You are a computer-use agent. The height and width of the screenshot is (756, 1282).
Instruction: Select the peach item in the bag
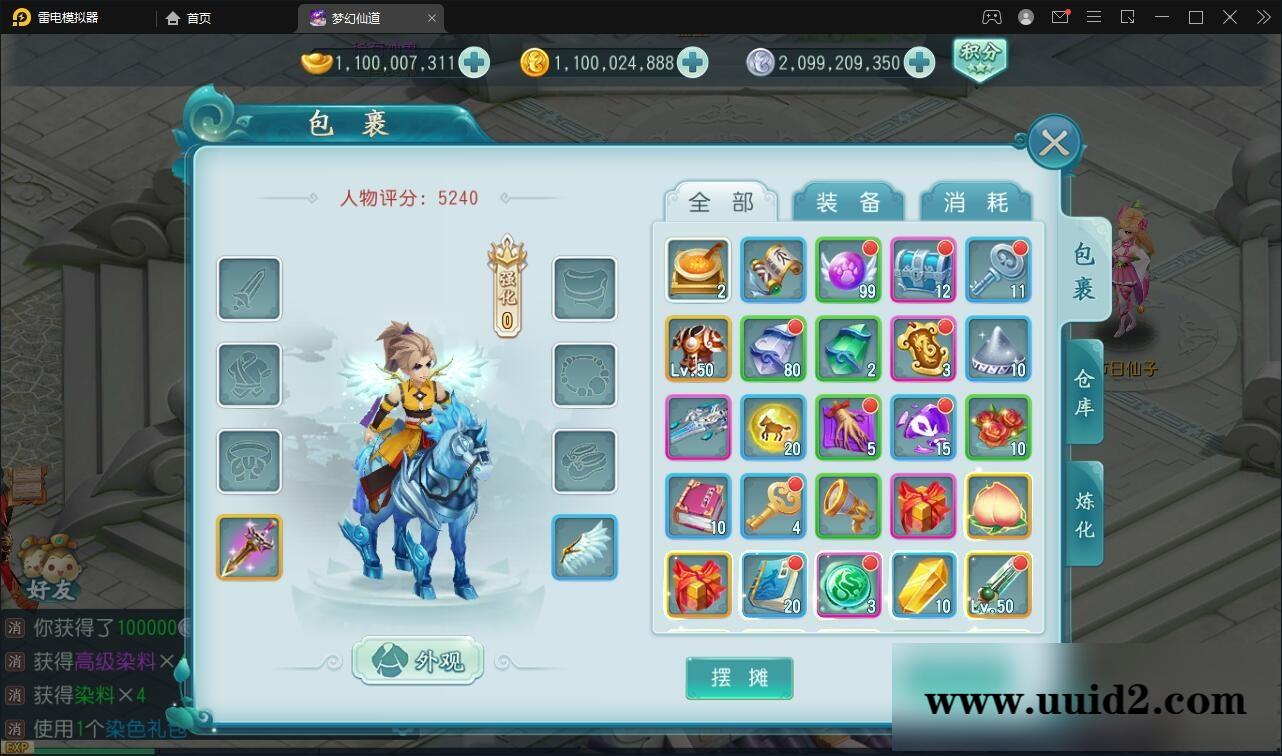coord(997,505)
